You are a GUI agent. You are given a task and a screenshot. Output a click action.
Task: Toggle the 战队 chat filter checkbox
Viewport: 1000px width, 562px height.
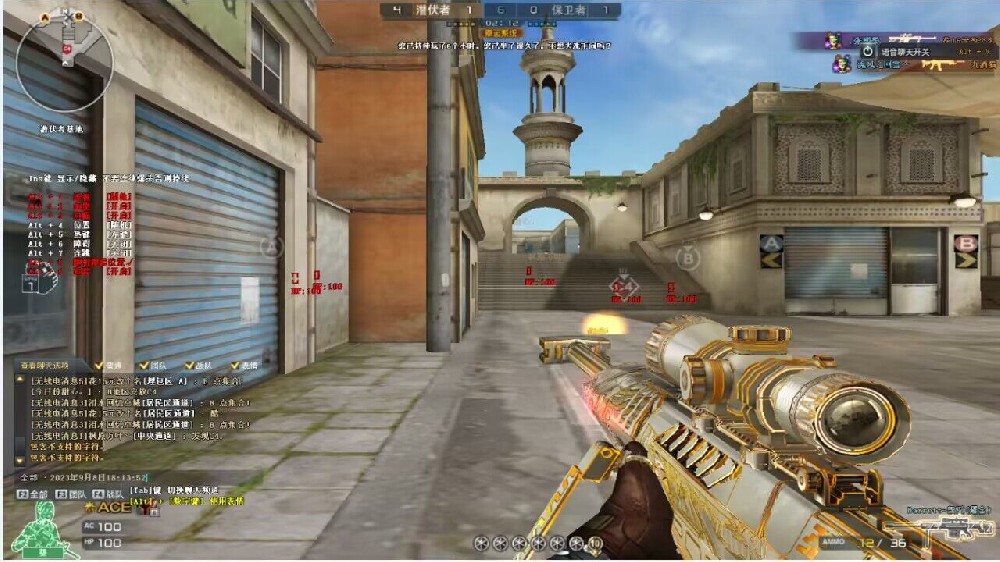tap(189, 366)
